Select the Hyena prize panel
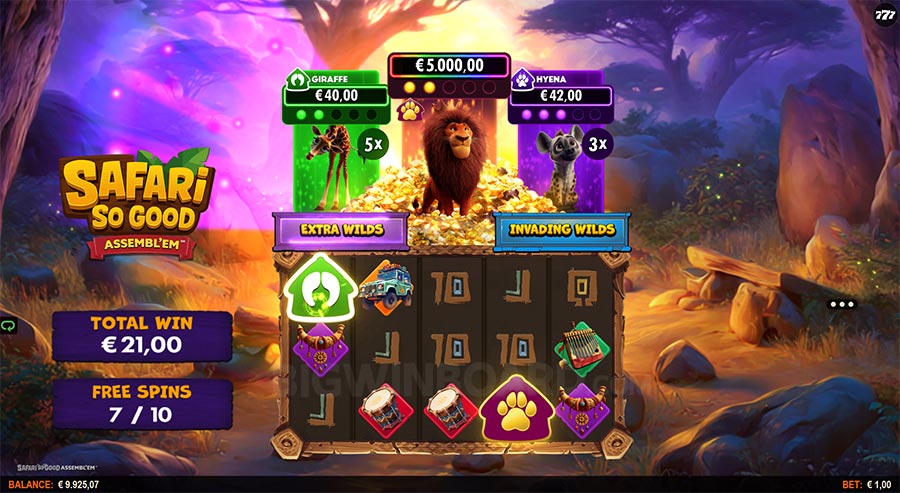900x493 pixels. click(x=559, y=96)
